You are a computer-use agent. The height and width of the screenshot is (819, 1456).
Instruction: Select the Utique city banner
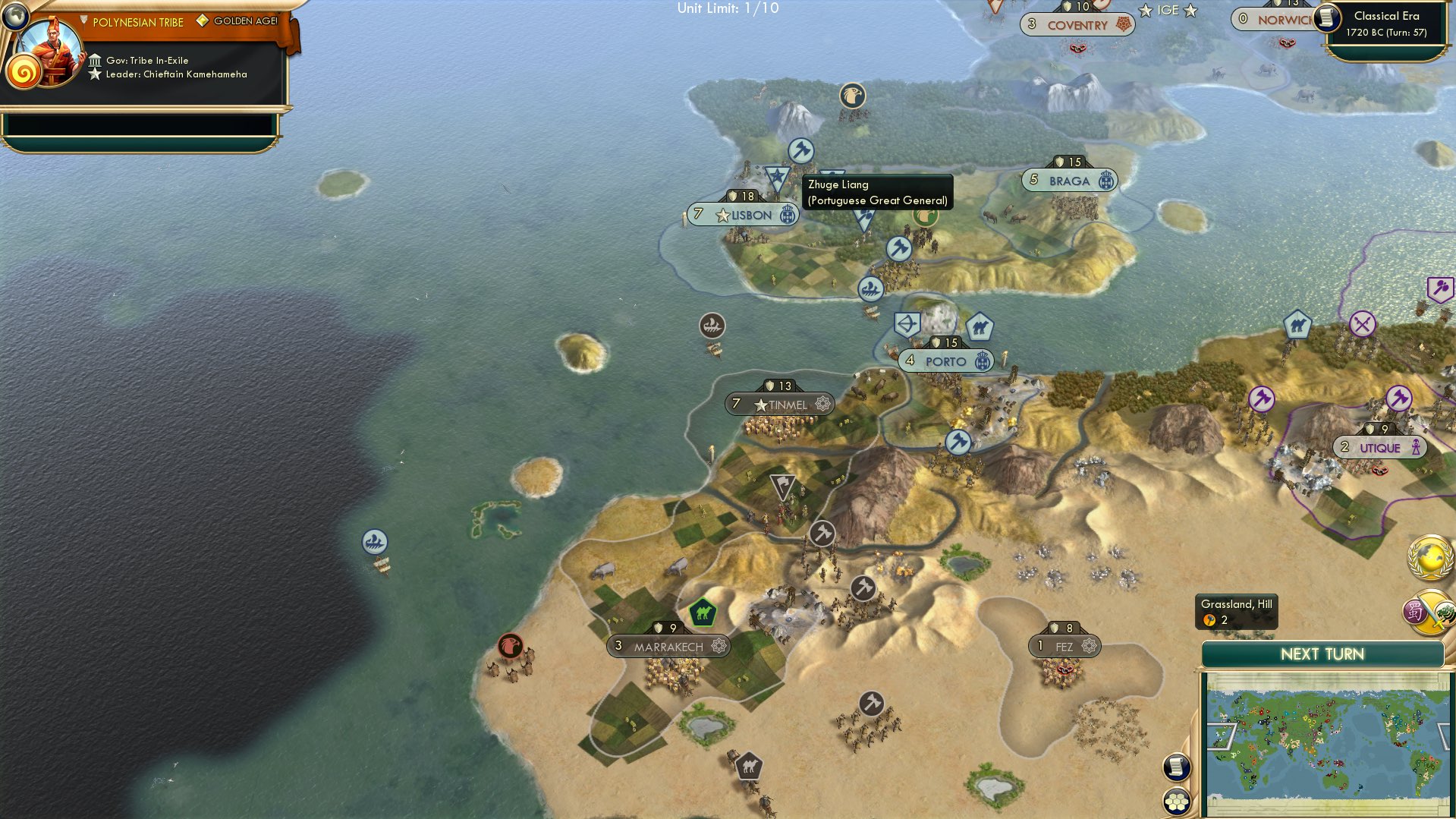coord(1379,447)
